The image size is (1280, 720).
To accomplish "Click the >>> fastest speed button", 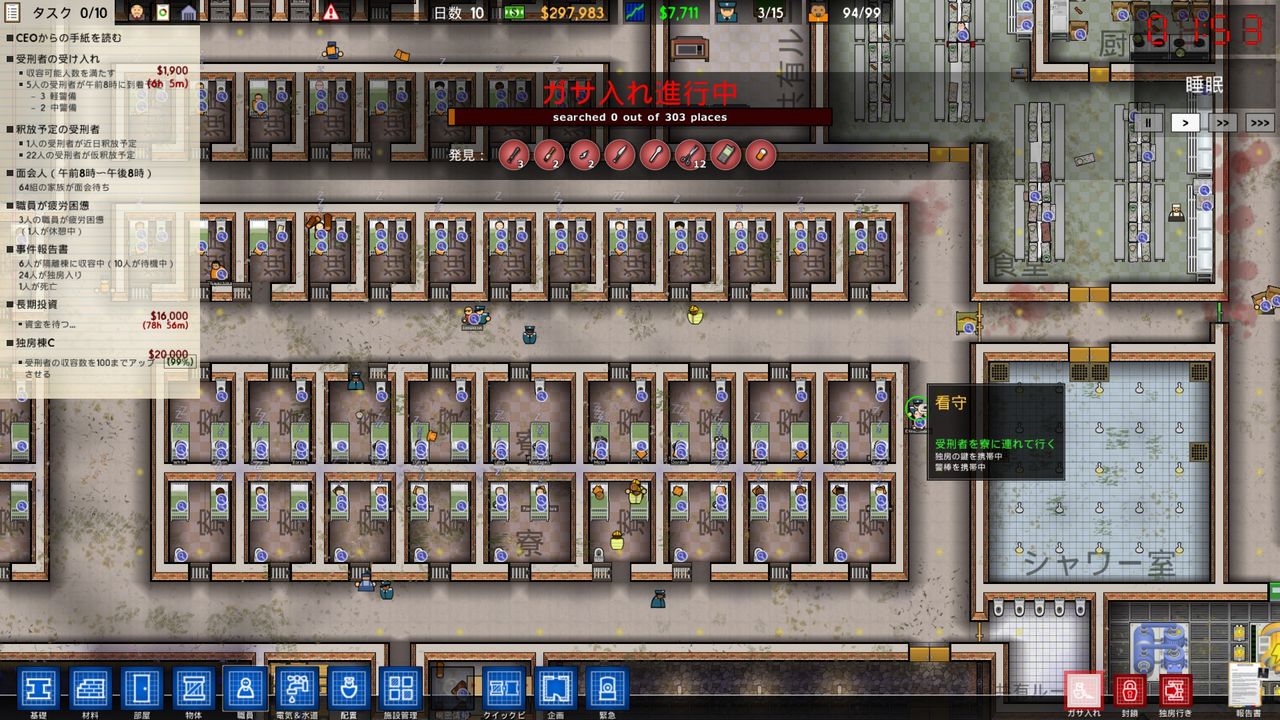I will pos(1259,122).
